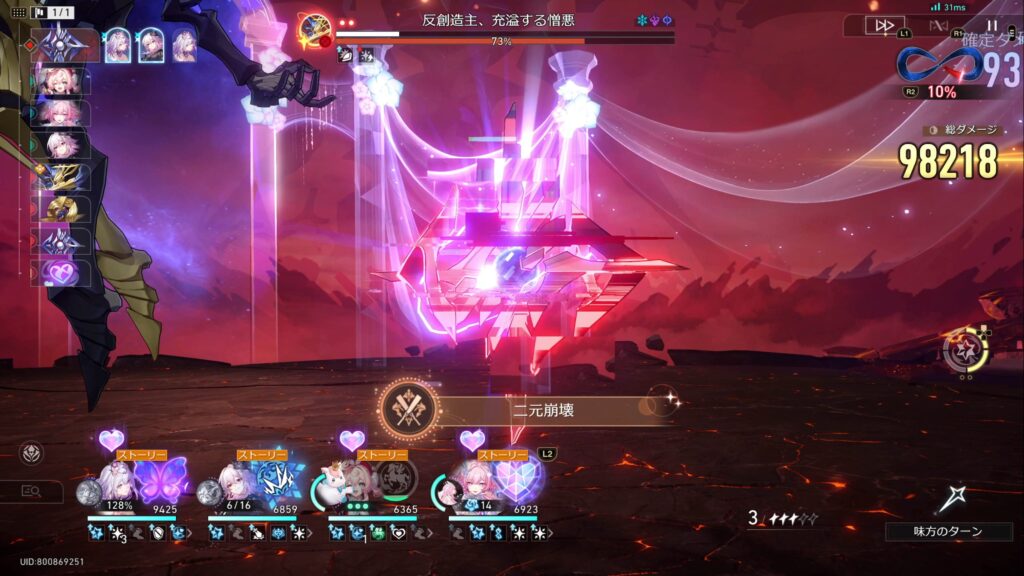Activate the blue star-burst ultimate

tap(278, 480)
